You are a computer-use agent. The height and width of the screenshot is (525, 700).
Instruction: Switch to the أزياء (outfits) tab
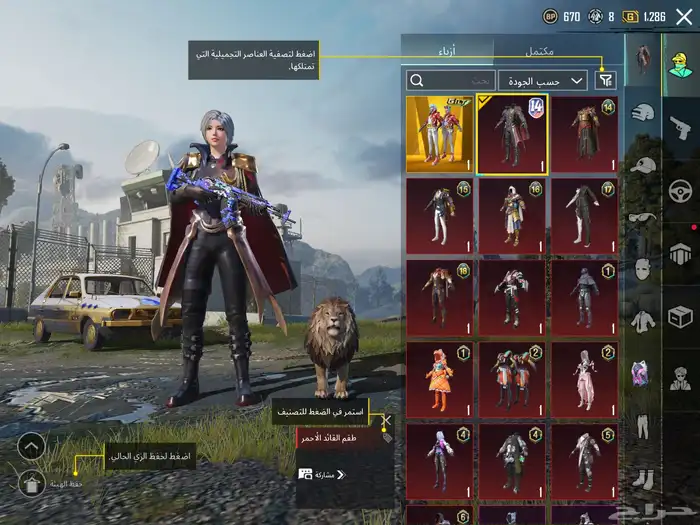pyautogui.click(x=448, y=50)
